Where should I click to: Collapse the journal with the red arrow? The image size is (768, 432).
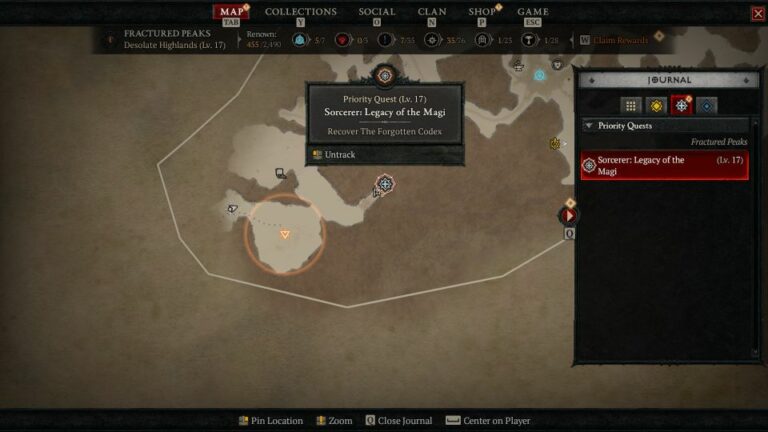[569, 215]
